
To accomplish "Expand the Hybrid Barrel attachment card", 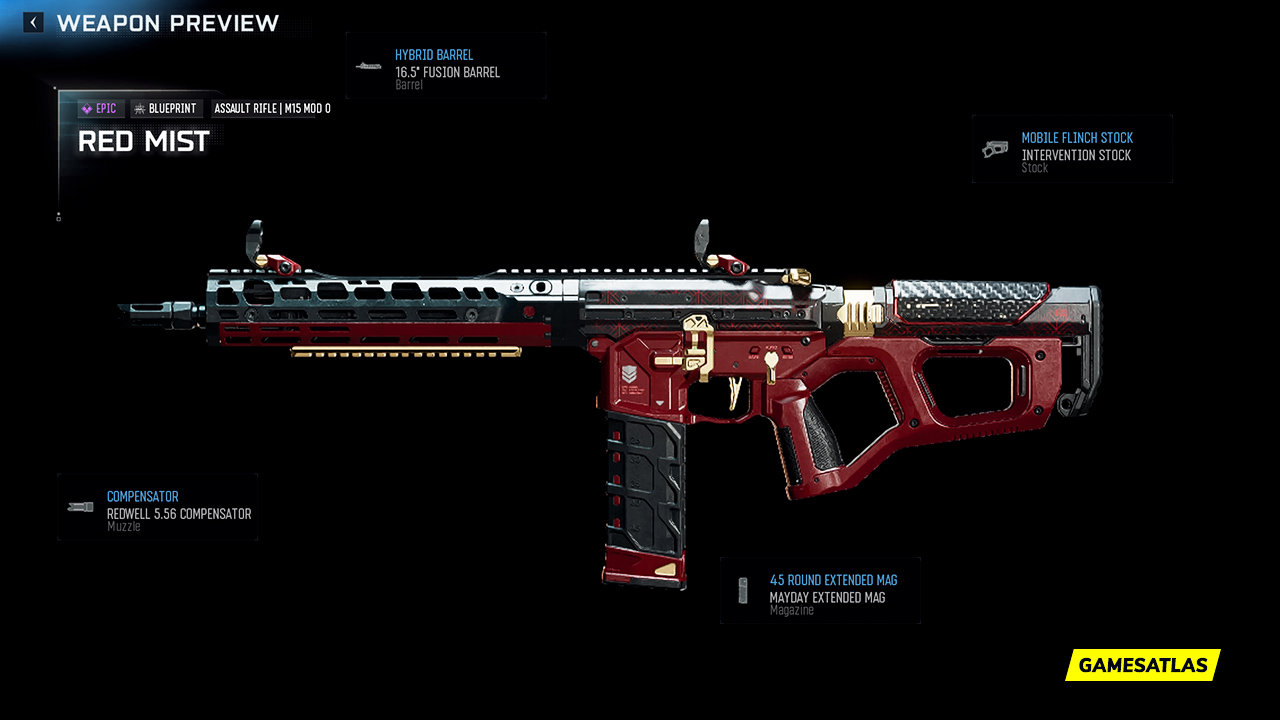I will (x=446, y=66).
